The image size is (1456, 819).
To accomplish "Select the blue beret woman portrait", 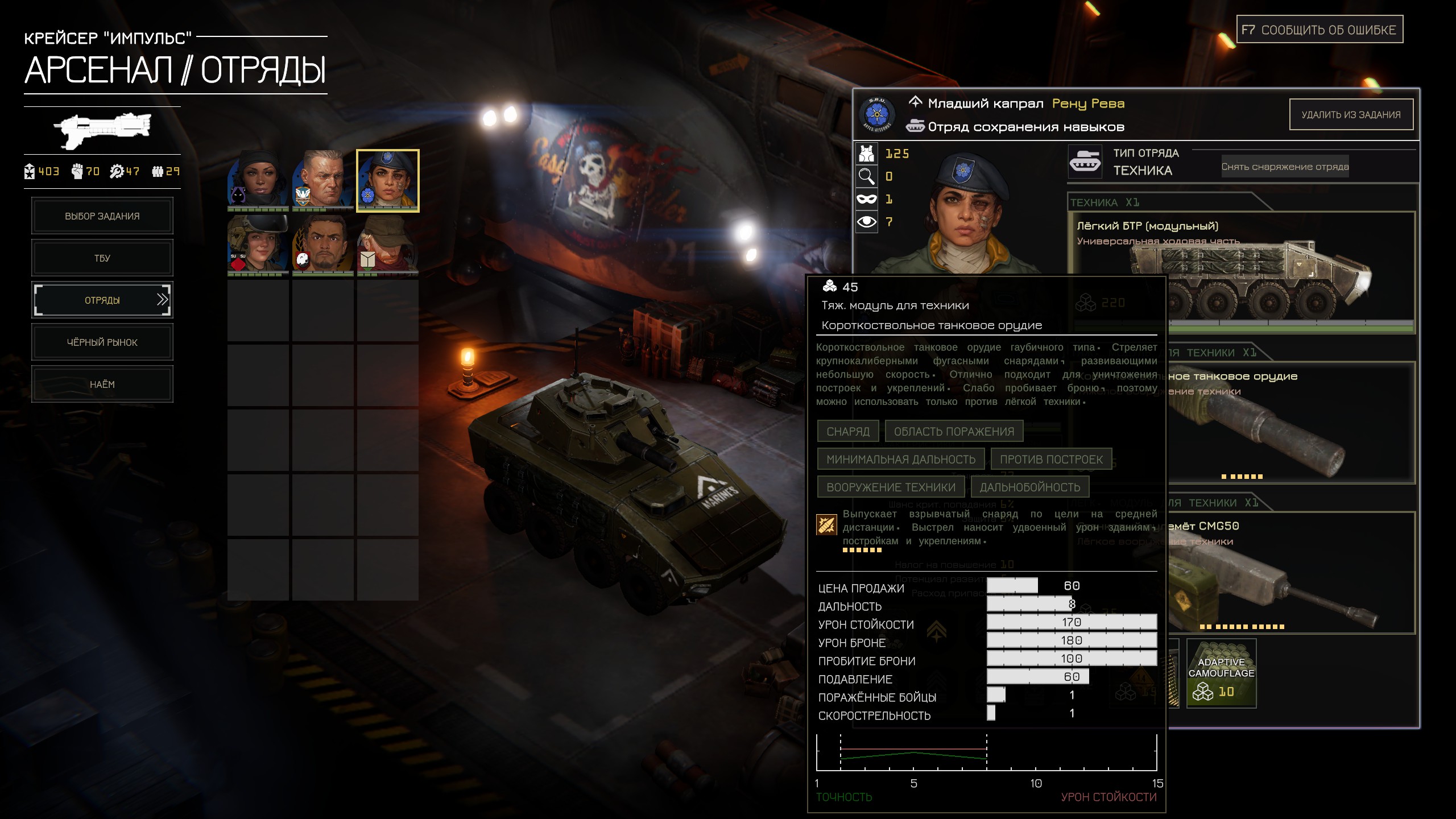I will pyautogui.click(x=388, y=181).
